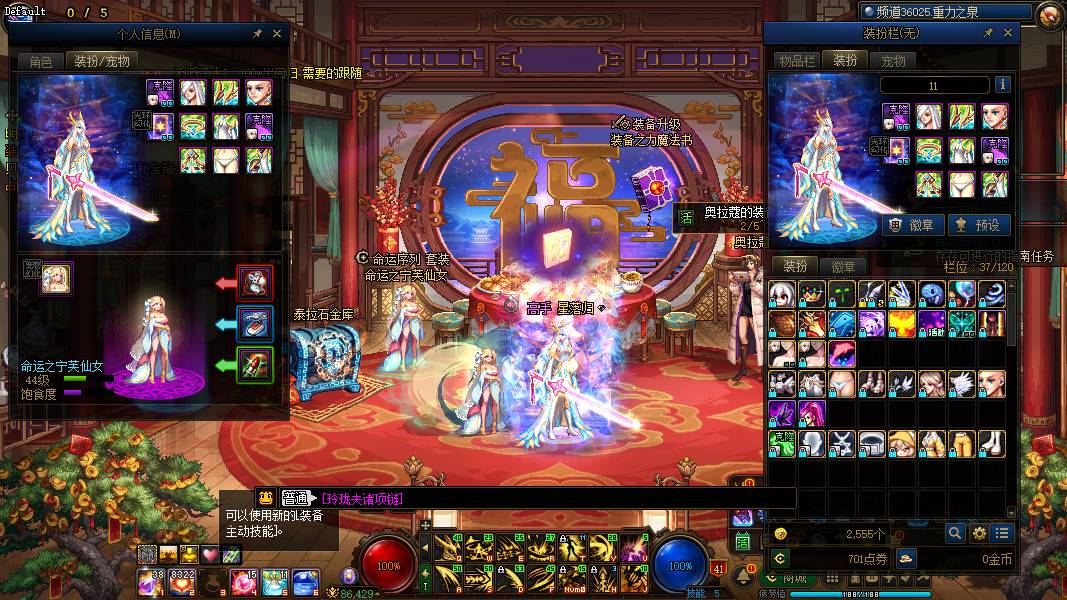The height and width of the screenshot is (600, 1067).
Task: Open the 装扮/宠物 tab in character info
Action: 104,61
